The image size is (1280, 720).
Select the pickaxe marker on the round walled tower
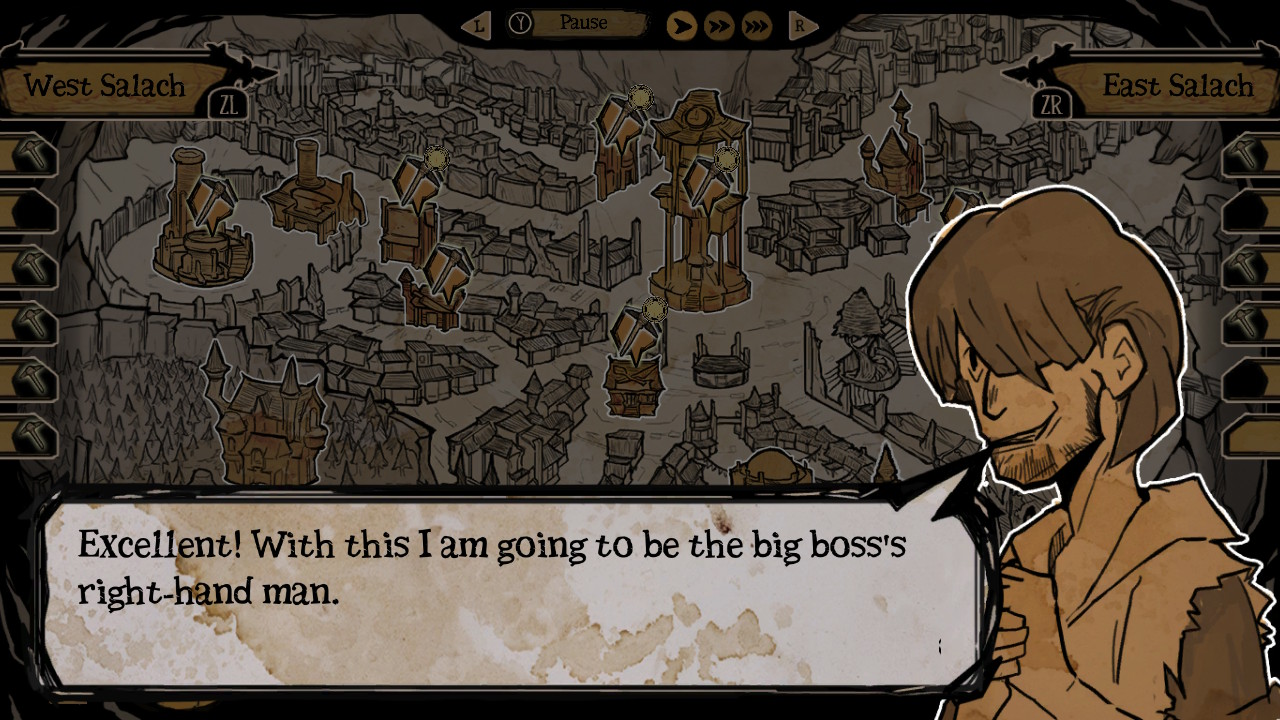click(210, 203)
